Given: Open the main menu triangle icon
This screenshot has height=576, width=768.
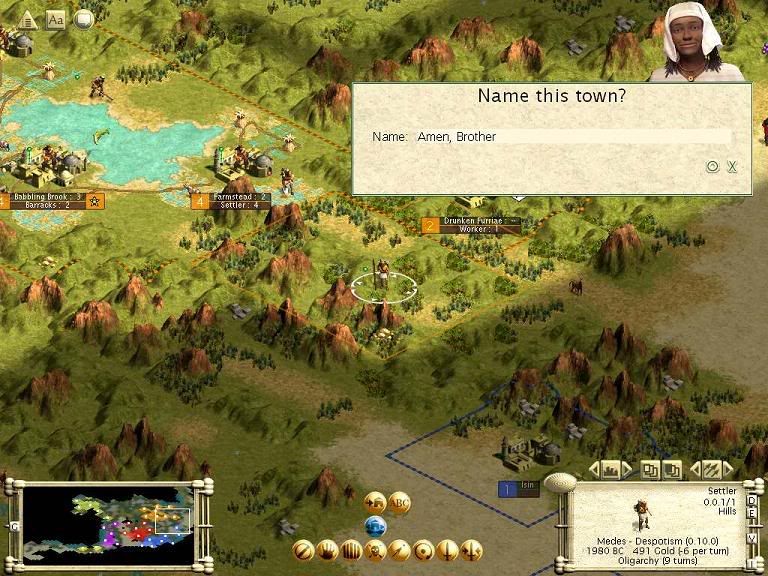Looking at the screenshot, I should (x=27, y=20).
